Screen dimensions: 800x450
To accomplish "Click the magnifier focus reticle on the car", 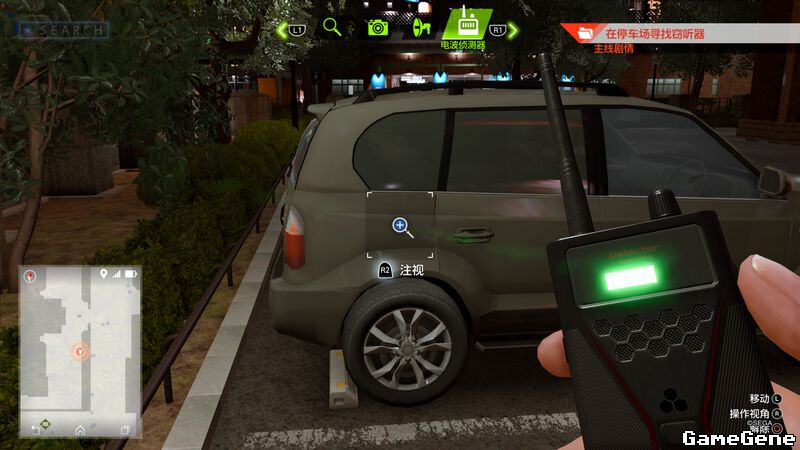I will pos(401,226).
